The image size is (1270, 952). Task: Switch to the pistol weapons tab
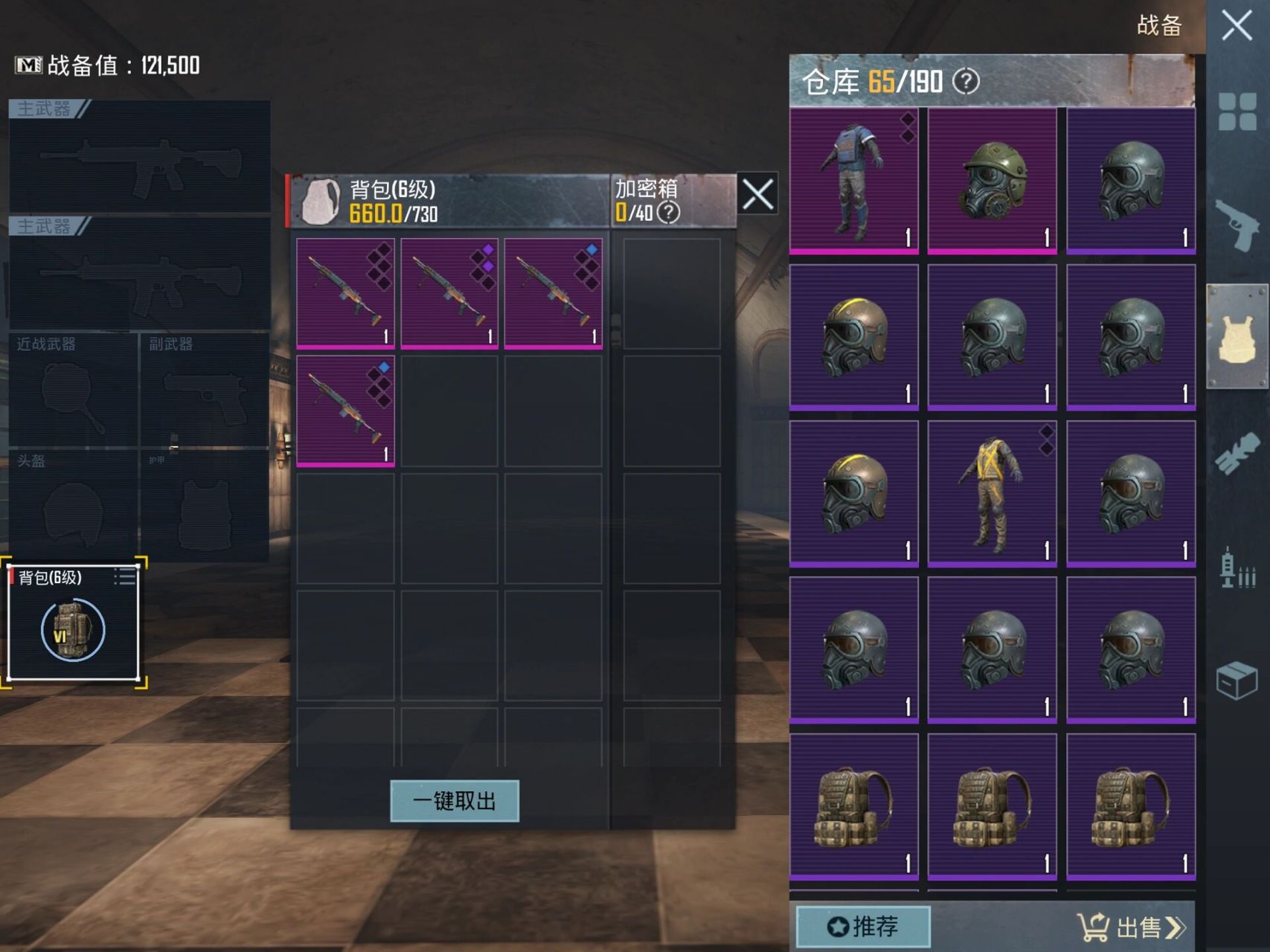(x=1237, y=225)
